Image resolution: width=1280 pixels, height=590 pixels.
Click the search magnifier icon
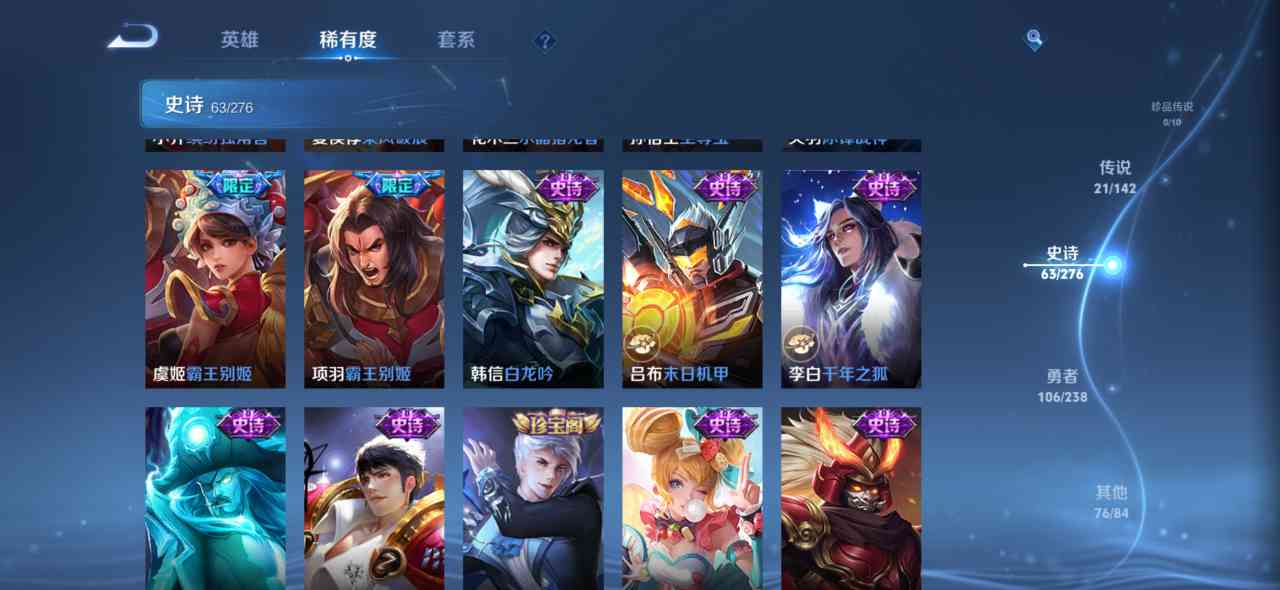(x=1034, y=39)
